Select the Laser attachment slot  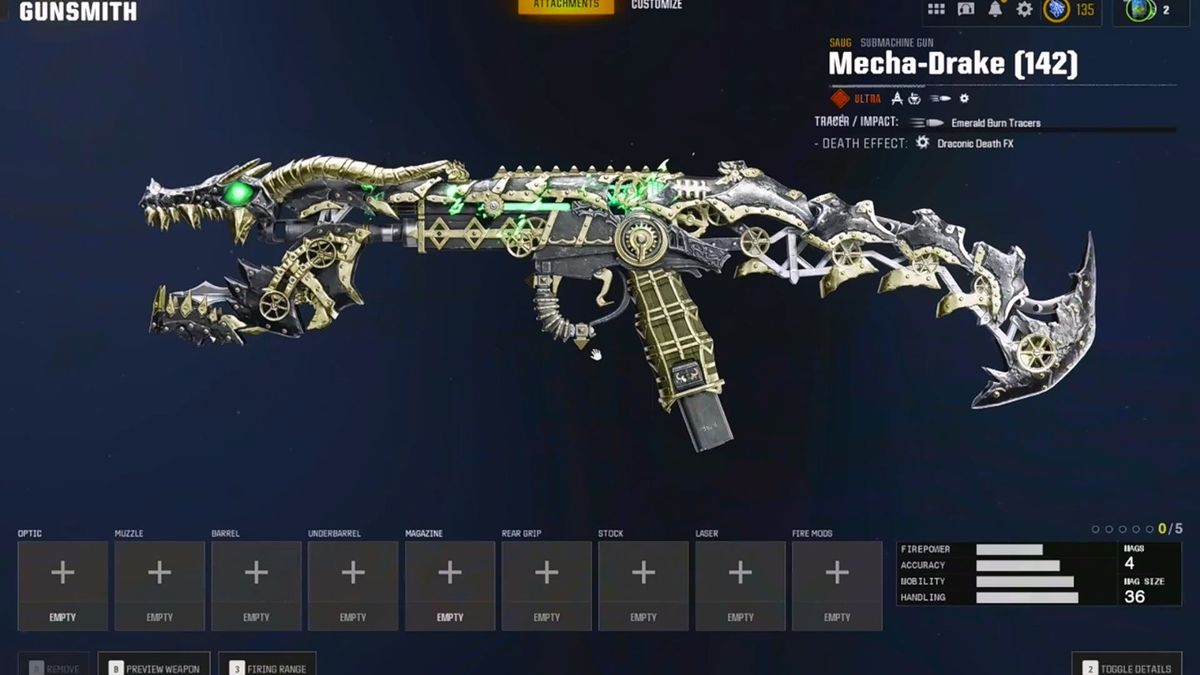coord(740,585)
